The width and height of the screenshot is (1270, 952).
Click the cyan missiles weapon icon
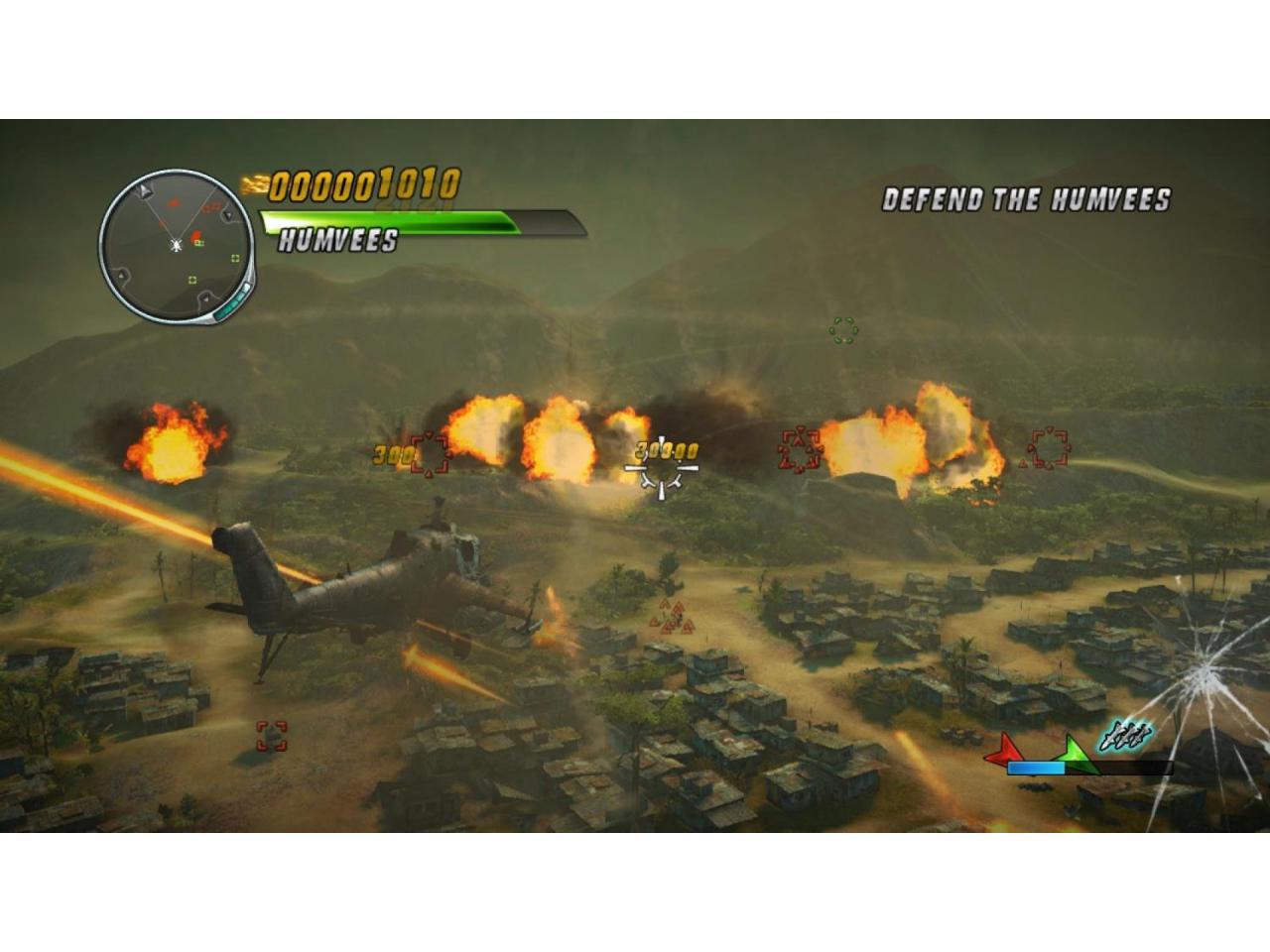coord(1125,737)
